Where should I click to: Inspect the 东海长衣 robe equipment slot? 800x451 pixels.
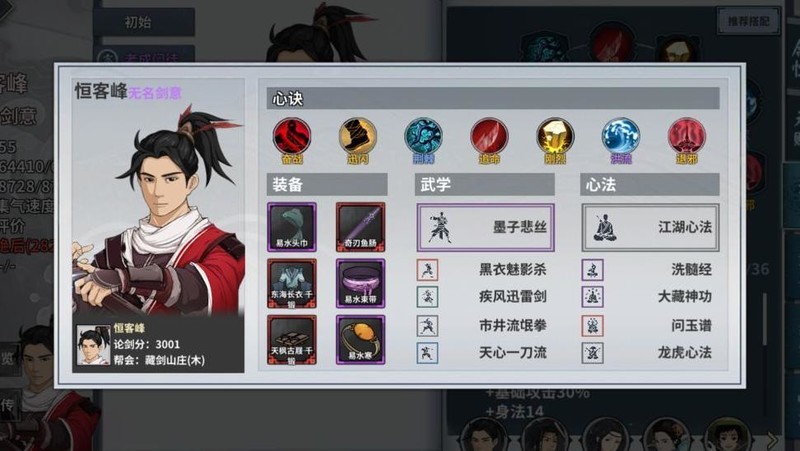click(x=292, y=283)
